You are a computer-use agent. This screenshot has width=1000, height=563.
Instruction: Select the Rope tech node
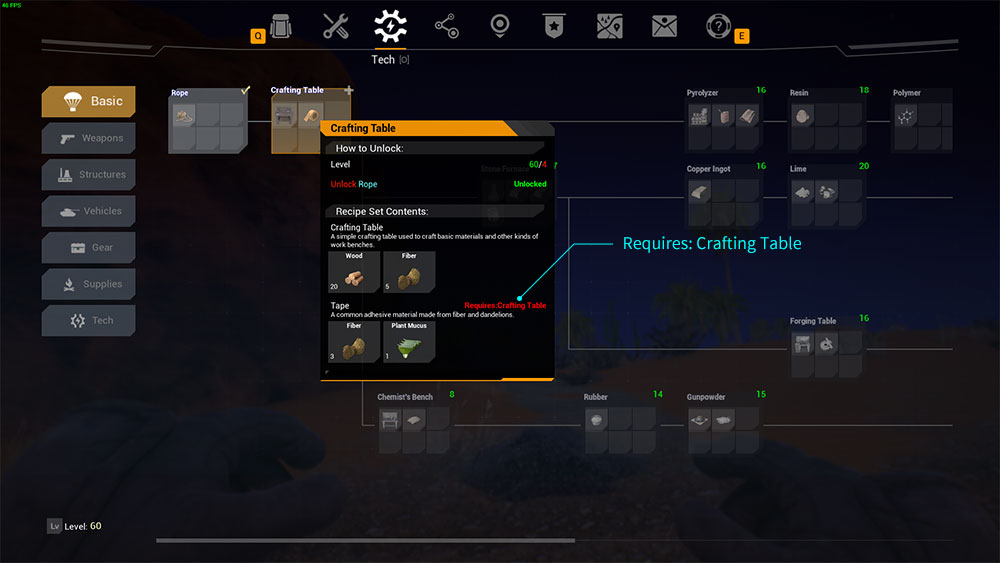208,119
